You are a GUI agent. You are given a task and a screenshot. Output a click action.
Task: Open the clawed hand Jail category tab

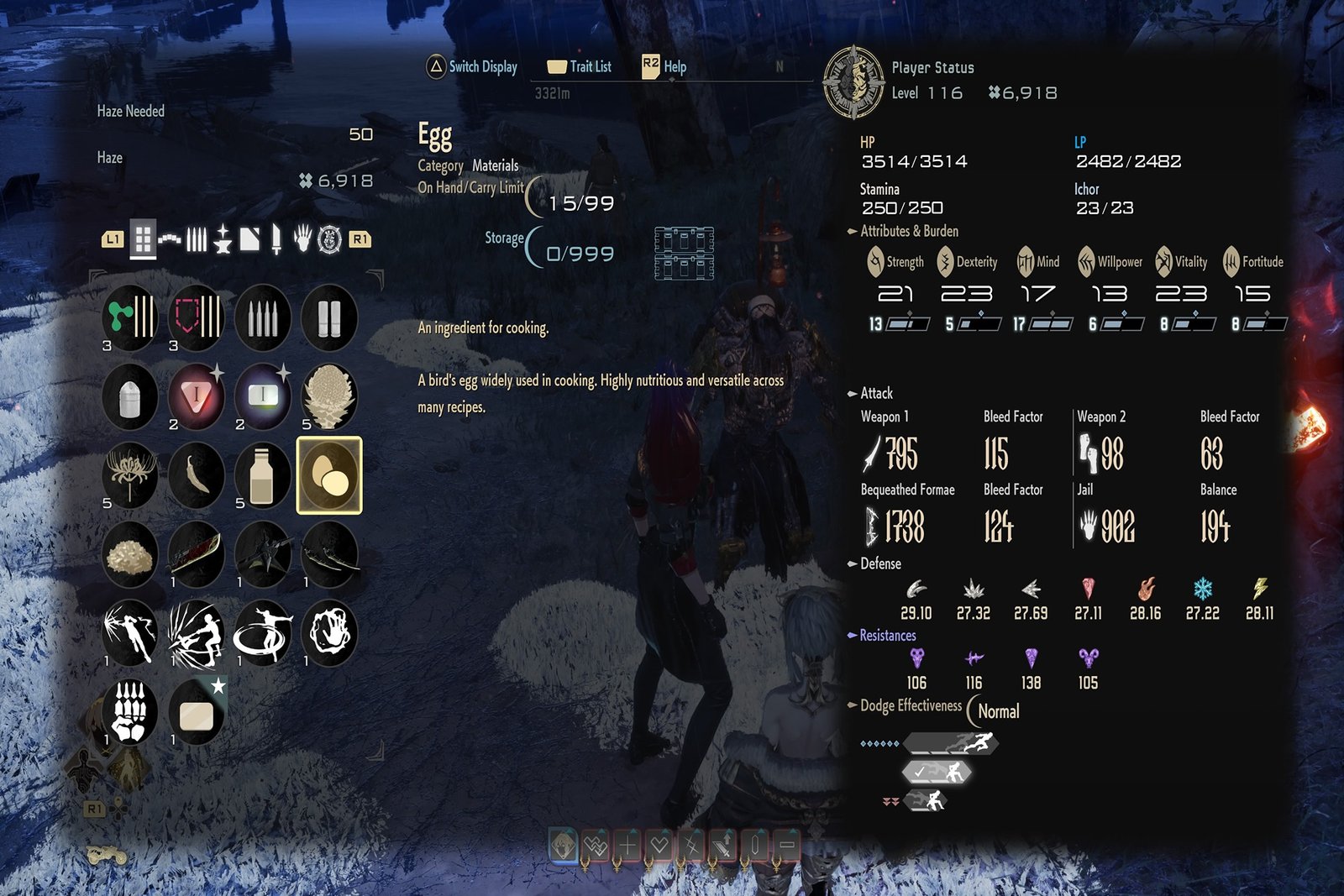tap(302, 240)
